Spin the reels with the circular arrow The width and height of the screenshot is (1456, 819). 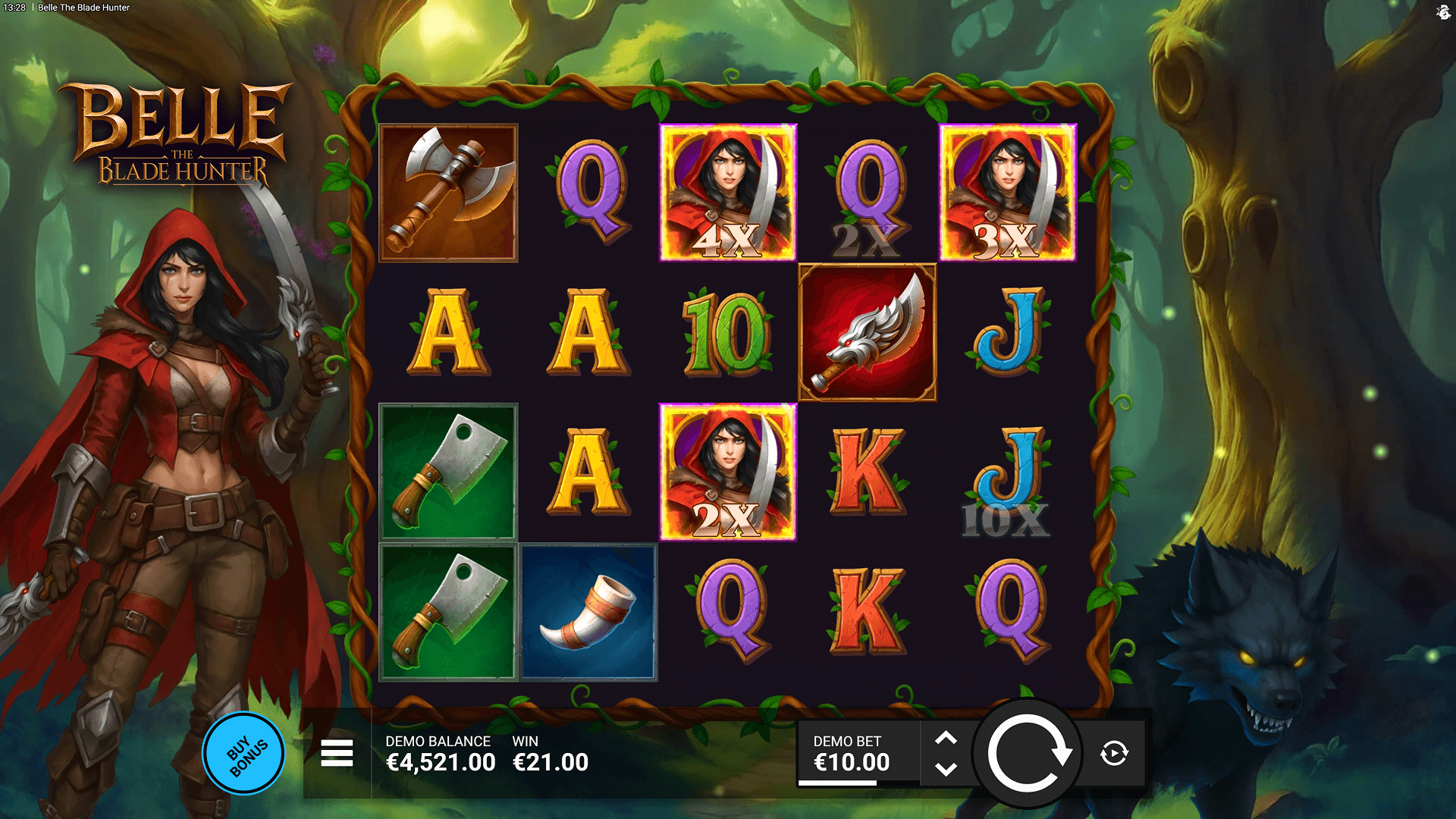[1028, 754]
